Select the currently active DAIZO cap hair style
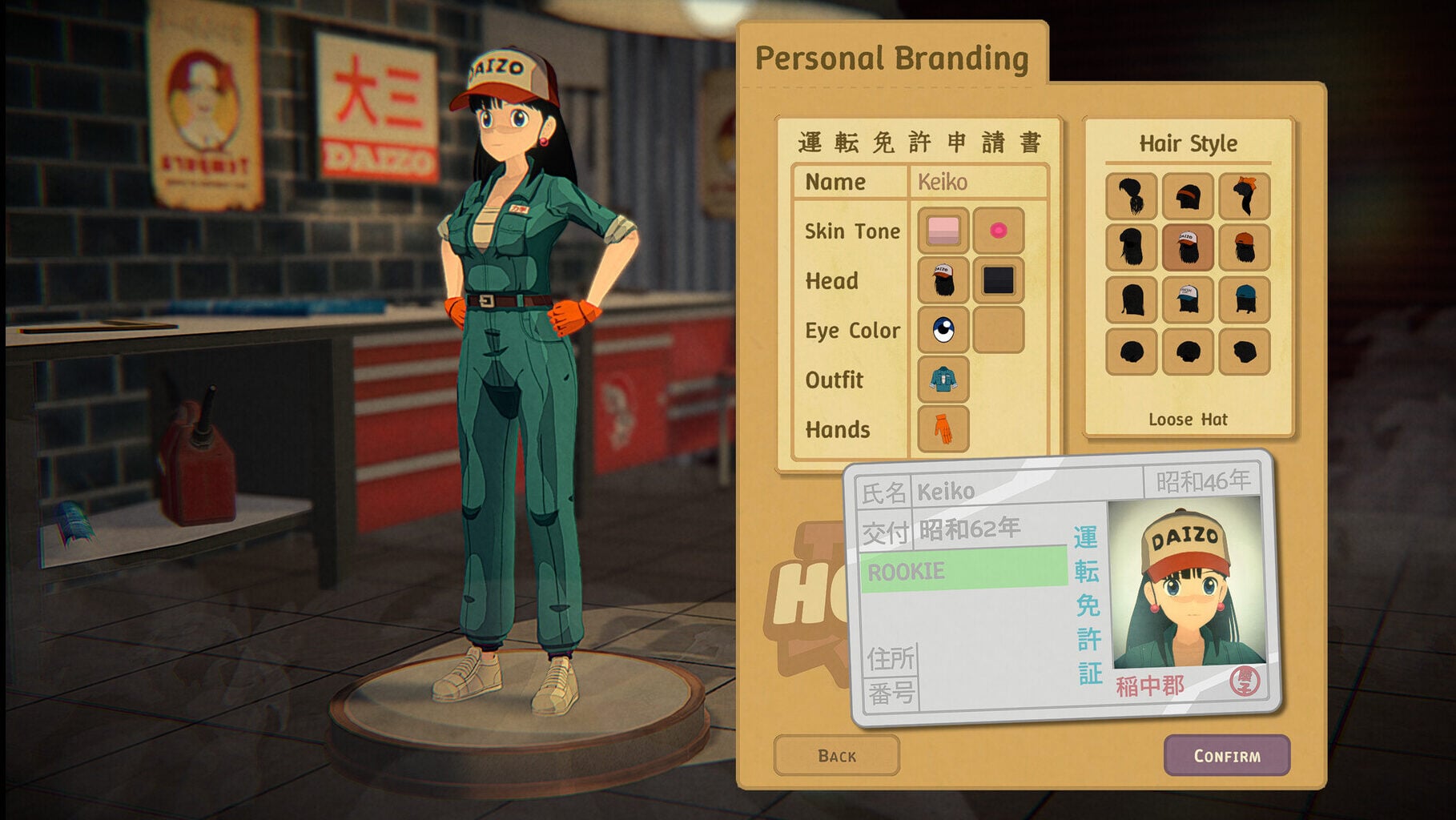 pyautogui.click(x=1188, y=247)
